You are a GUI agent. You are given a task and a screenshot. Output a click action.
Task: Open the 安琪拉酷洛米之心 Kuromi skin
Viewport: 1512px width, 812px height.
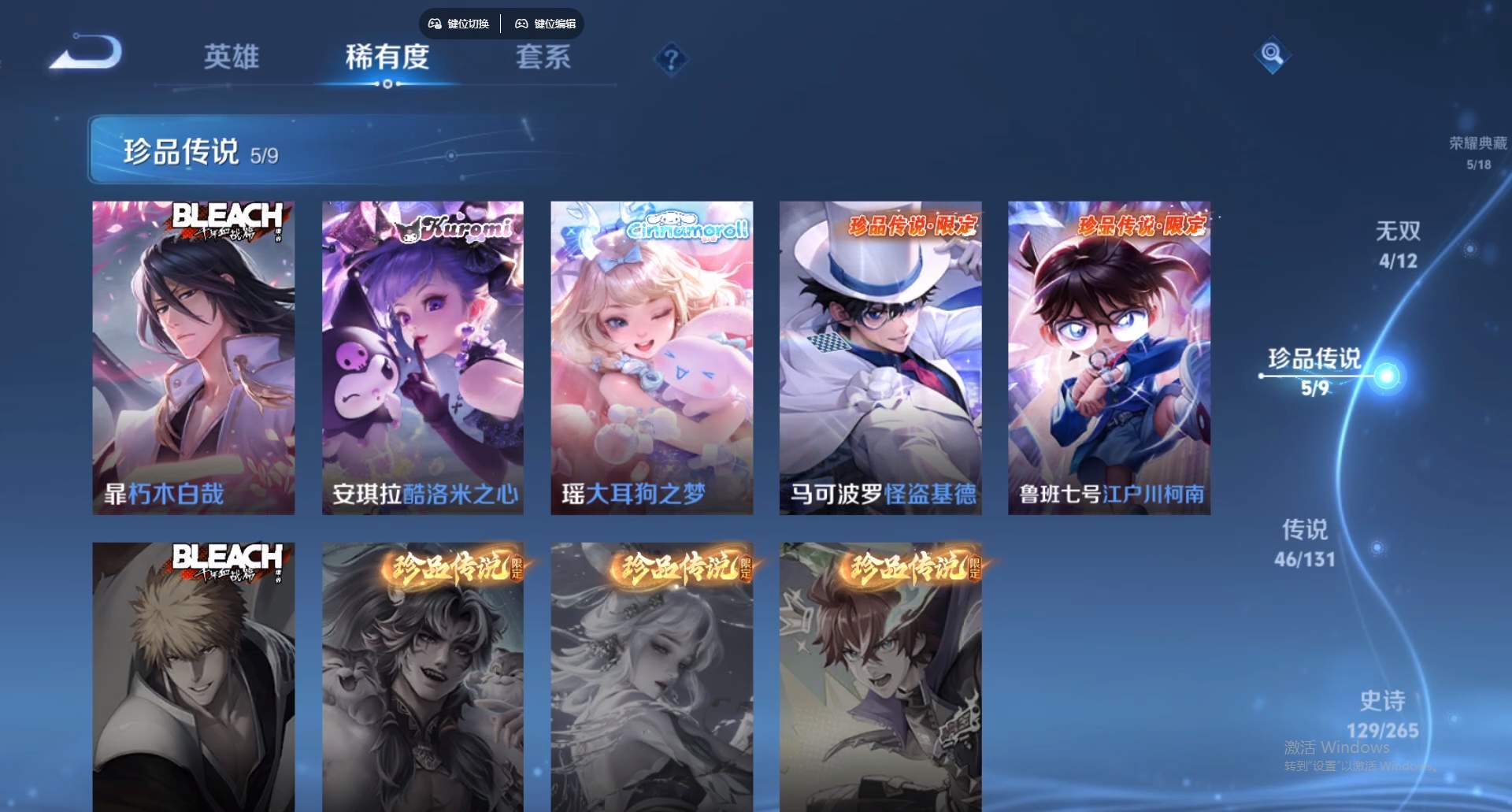422,354
